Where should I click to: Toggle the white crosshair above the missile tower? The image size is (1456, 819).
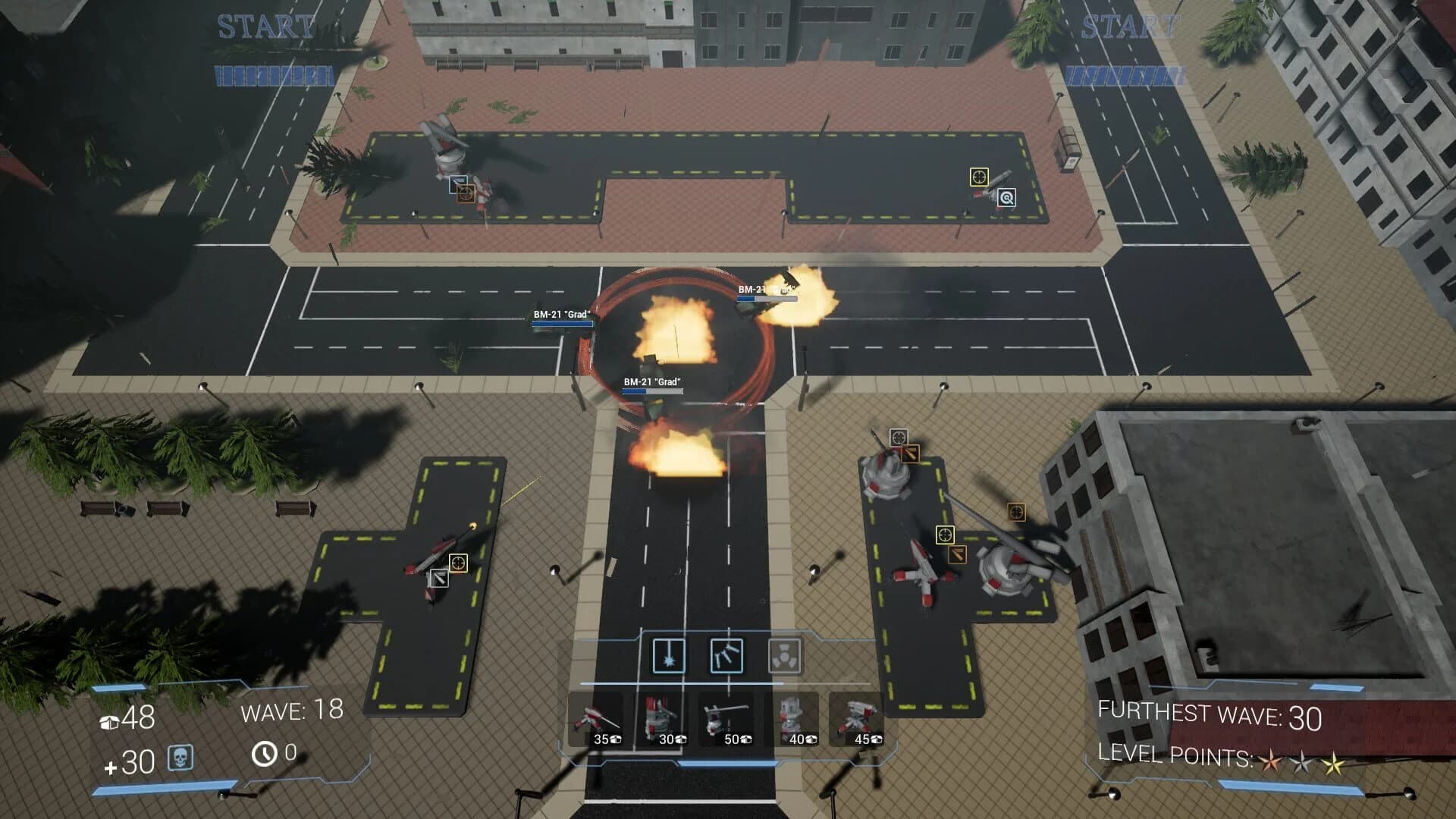[x=899, y=436]
